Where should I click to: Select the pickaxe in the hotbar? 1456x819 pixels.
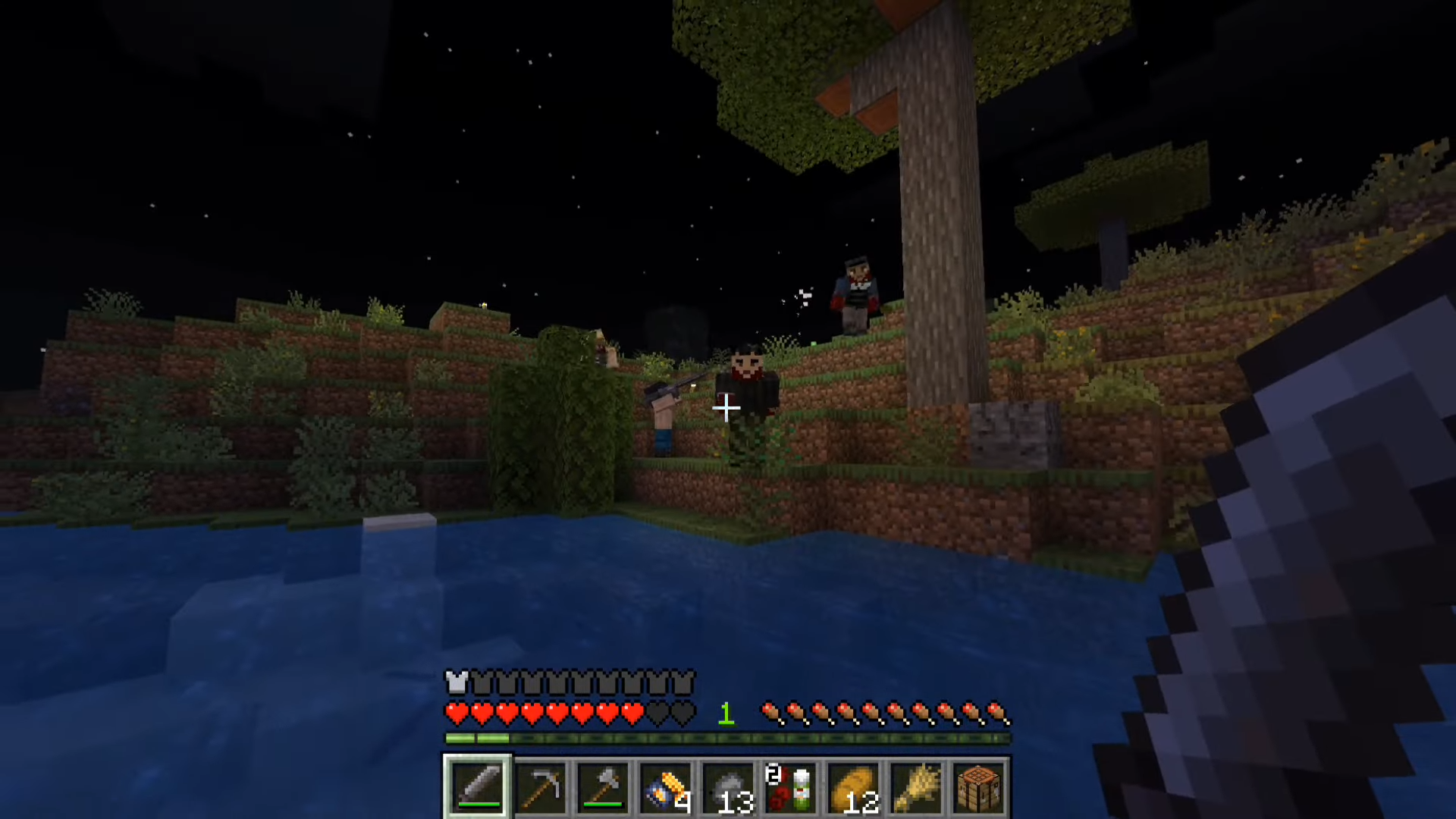click(x=540, y=787)
